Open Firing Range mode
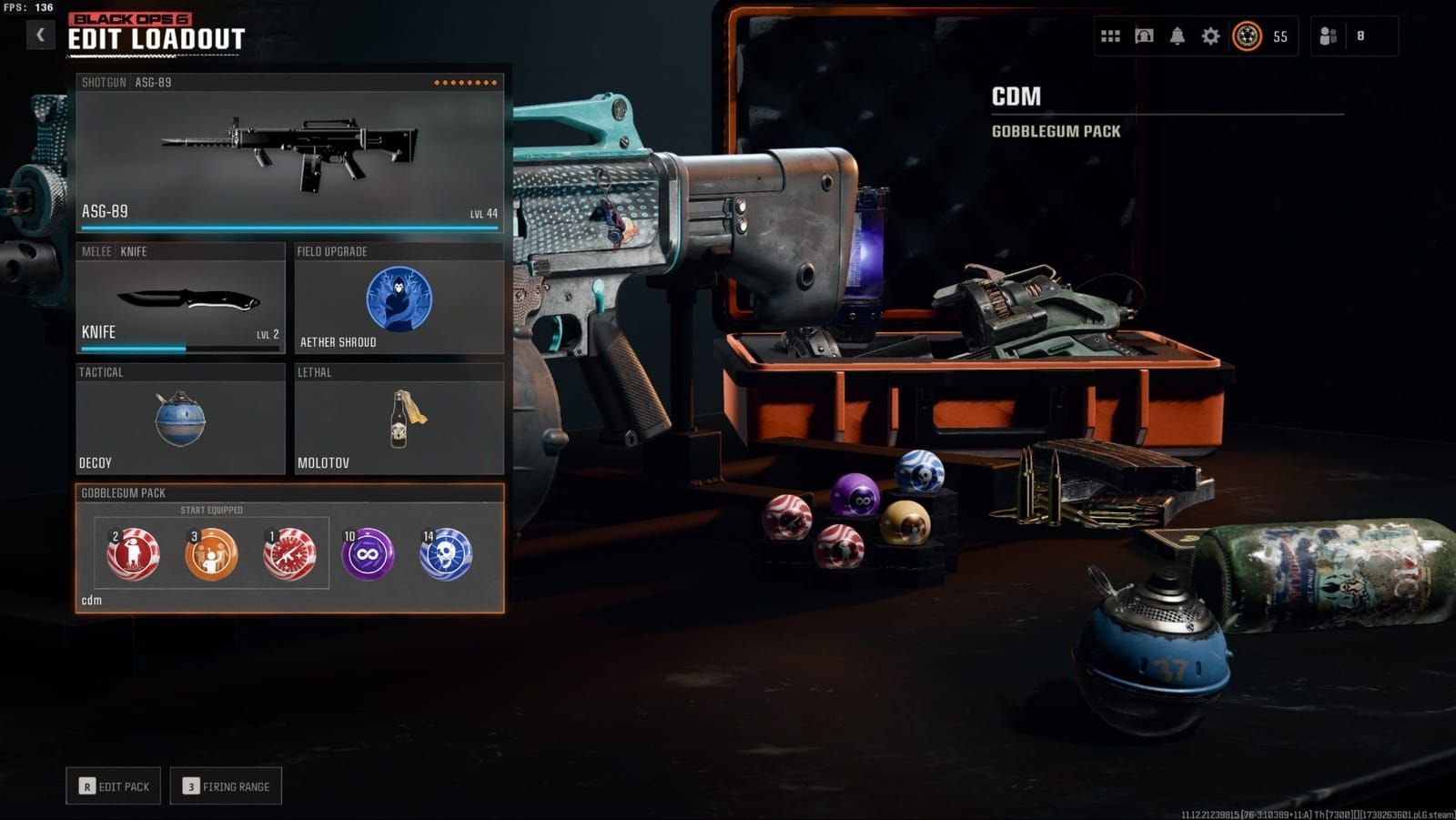Screen dimensions: 1456x820 click(224, 785)
